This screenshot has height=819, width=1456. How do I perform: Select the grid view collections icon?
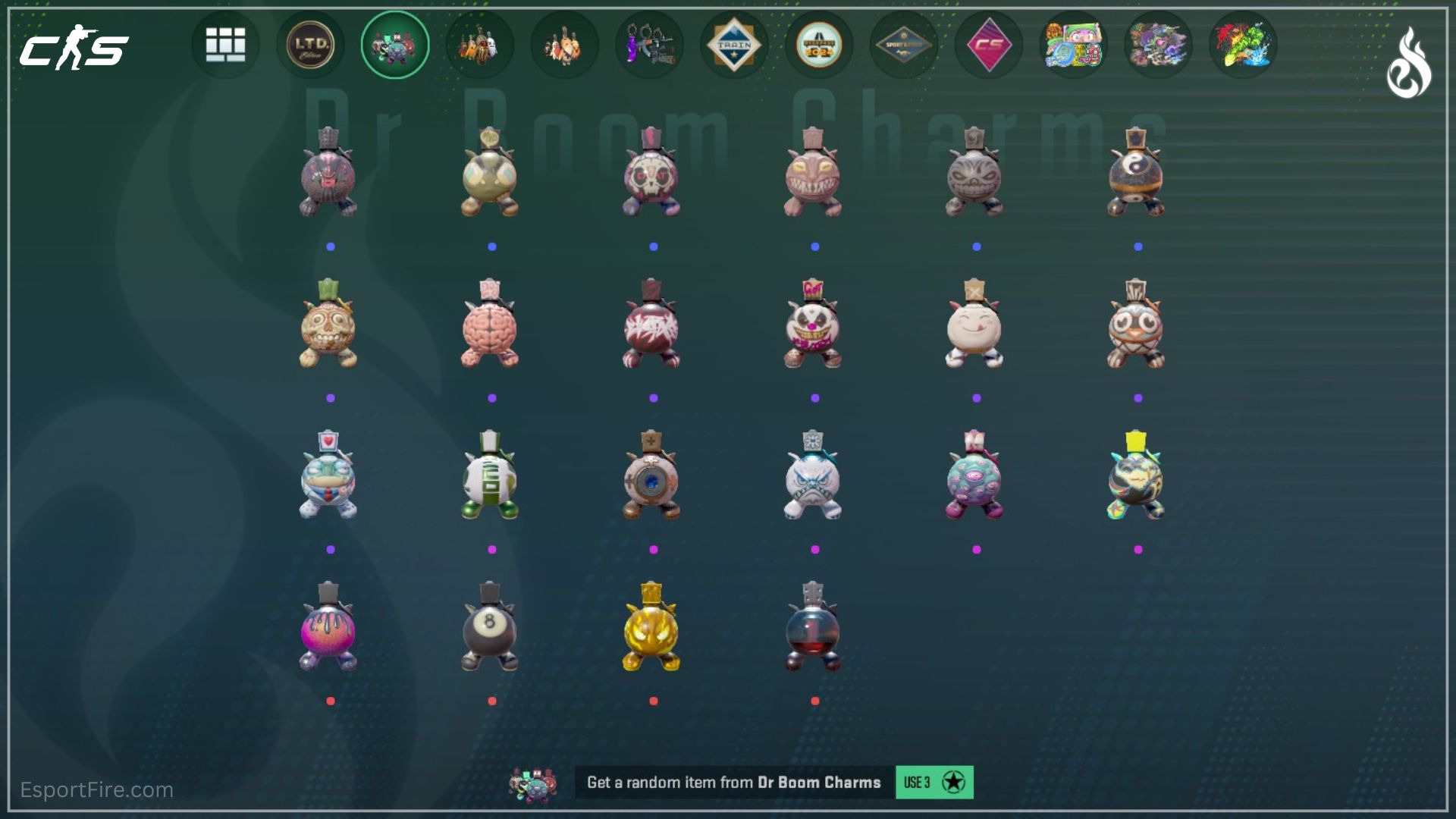pyautogui.click(x=225, y=45)
